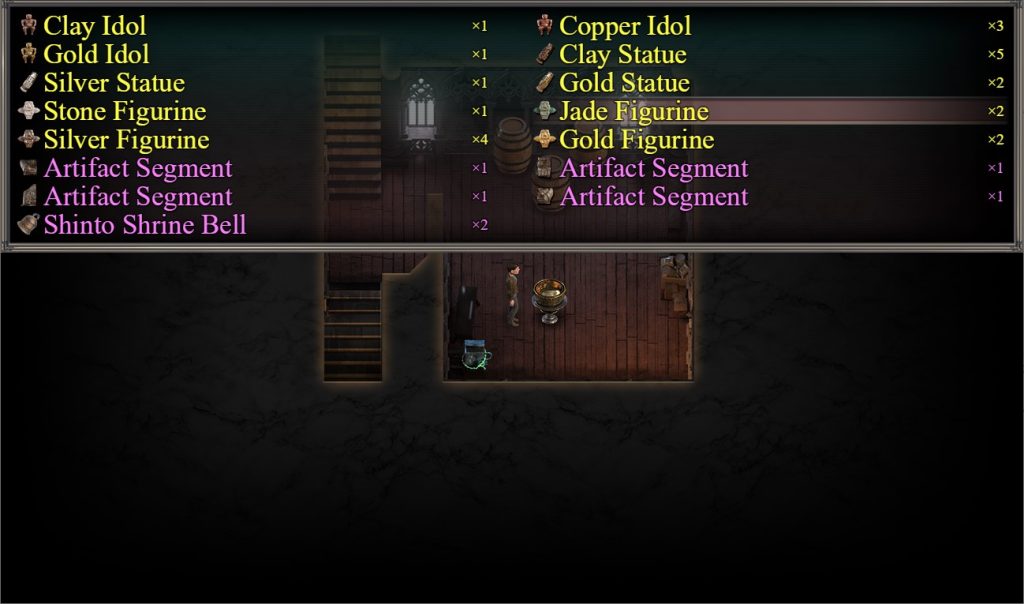Select the Shinto Shrine Bell
This screenshot has height=604, width=1024.
[144, 225]
